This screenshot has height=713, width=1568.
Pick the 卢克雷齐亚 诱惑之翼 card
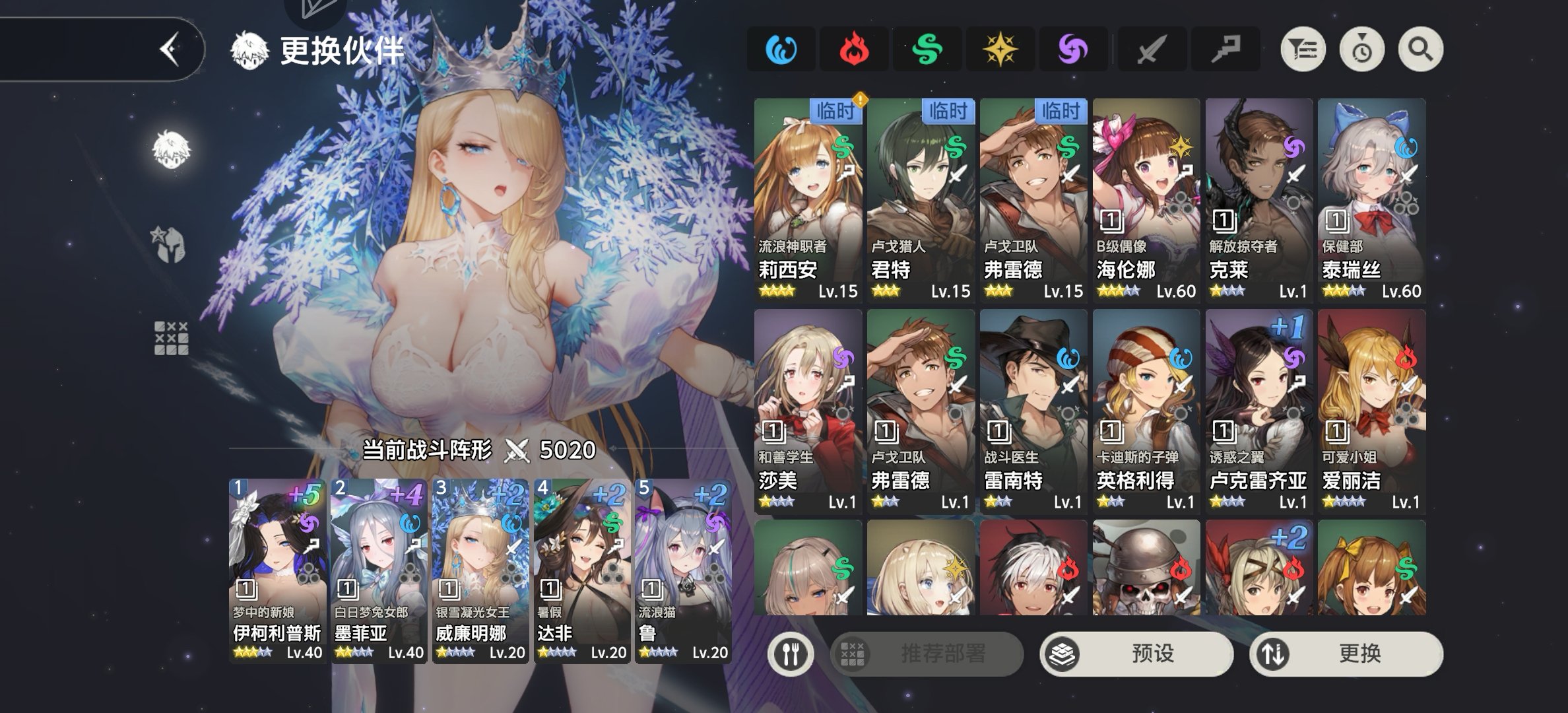pyautogui.click(x=1258, y=411)
